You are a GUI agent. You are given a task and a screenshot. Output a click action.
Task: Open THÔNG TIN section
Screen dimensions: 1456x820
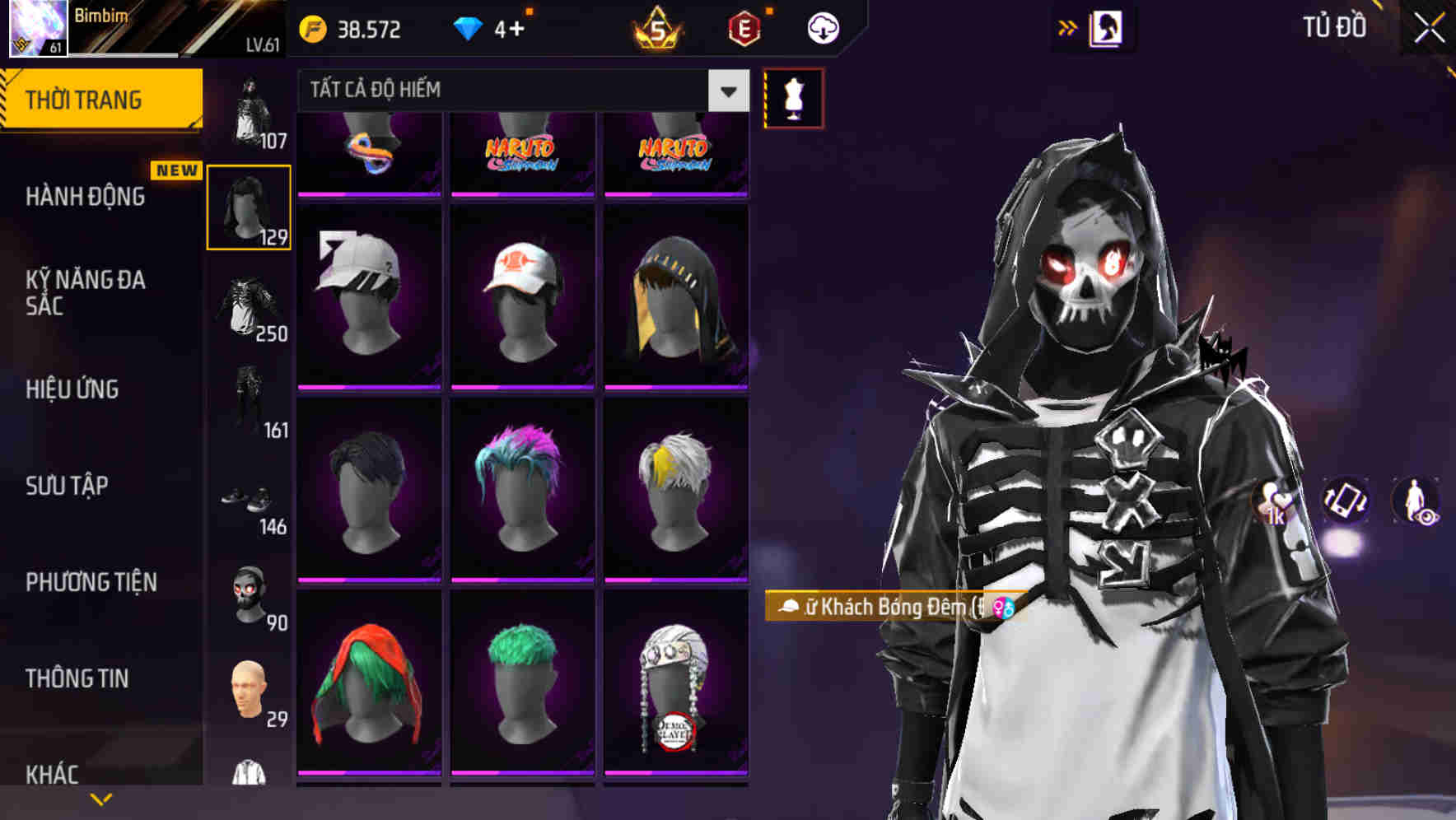[74, 678]
